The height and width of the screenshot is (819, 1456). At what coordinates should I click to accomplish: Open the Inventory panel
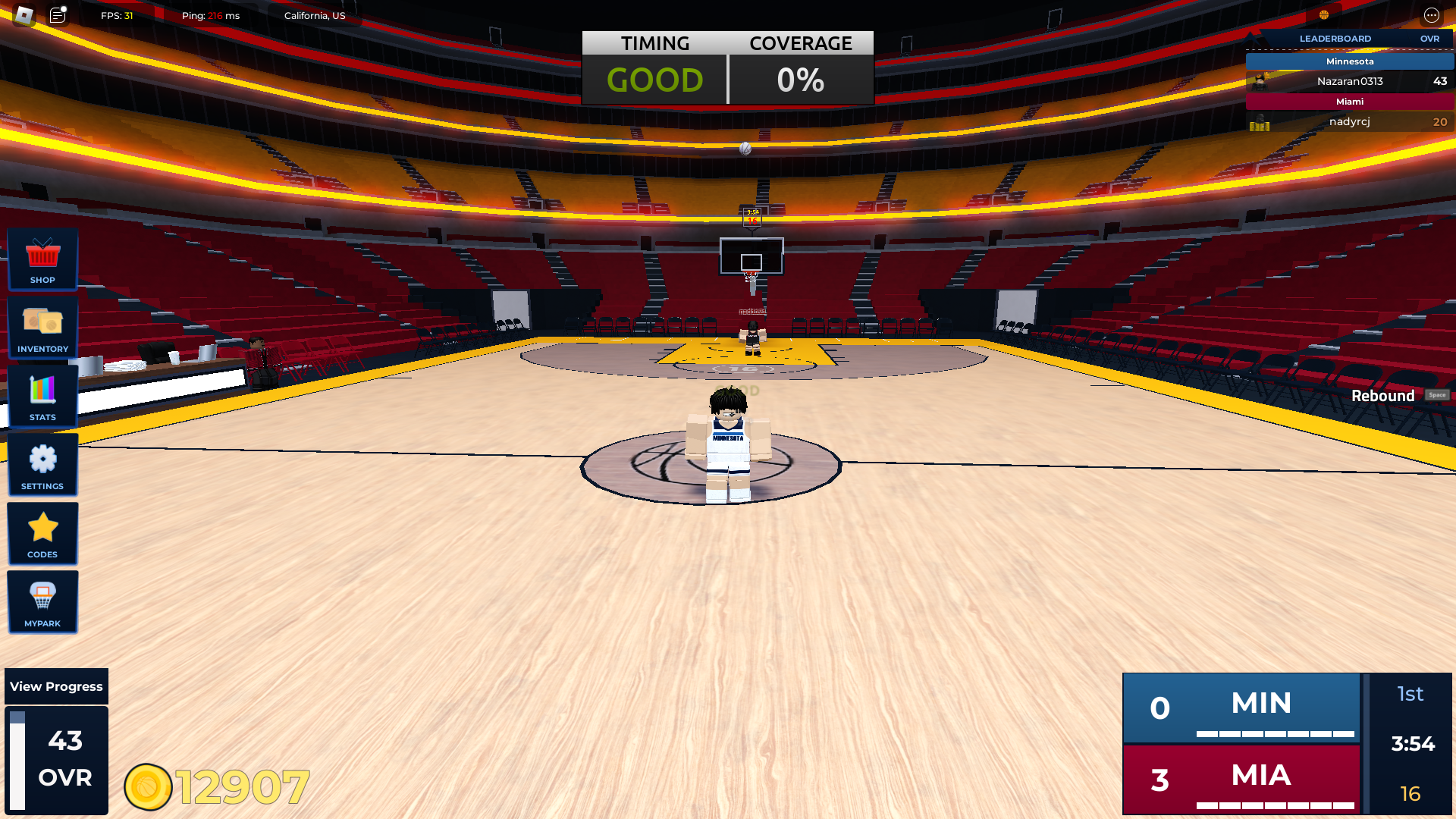pos(42,328)
